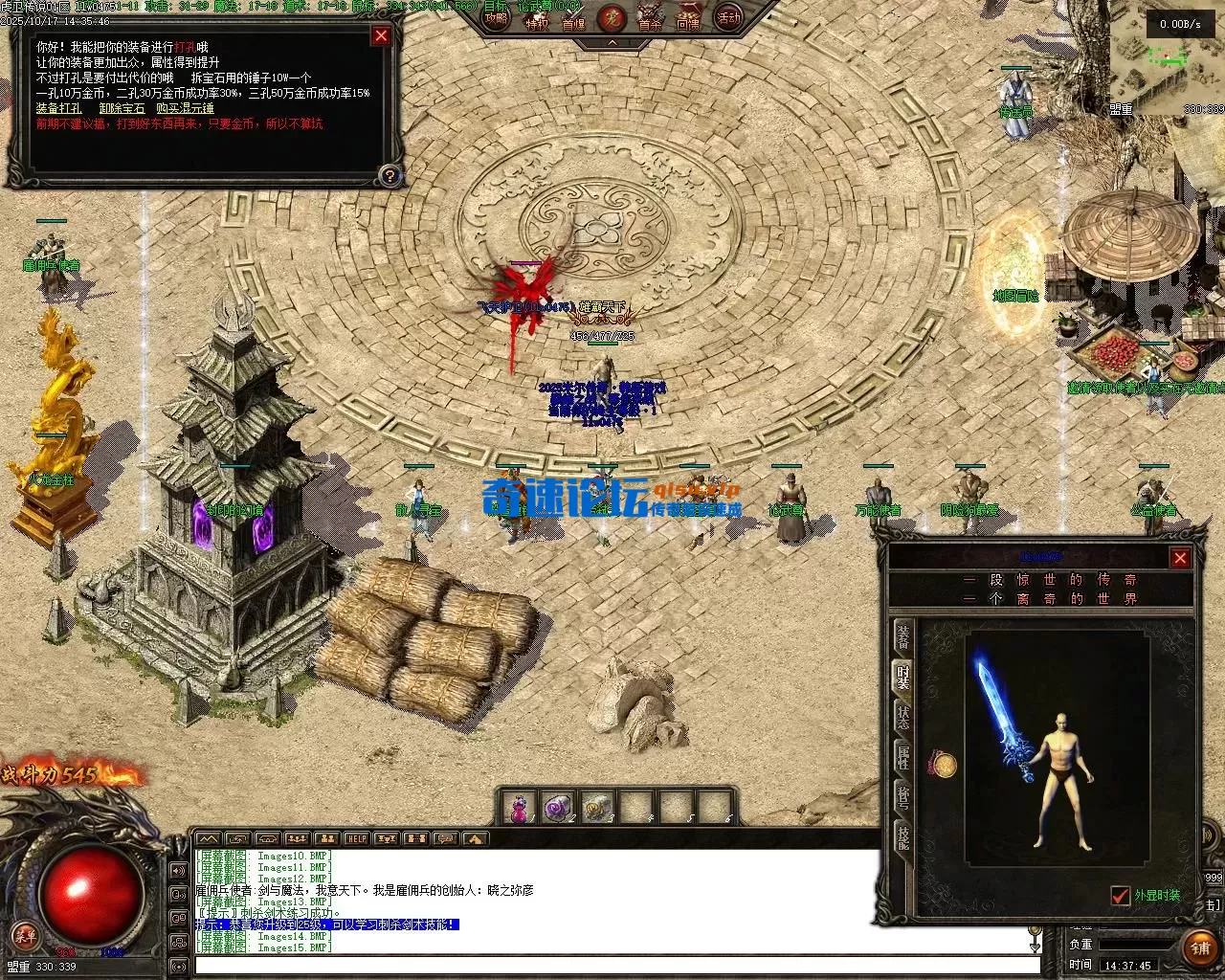Open the 活动 events button
Viewport: 1225px width, 980px height.
729,18
